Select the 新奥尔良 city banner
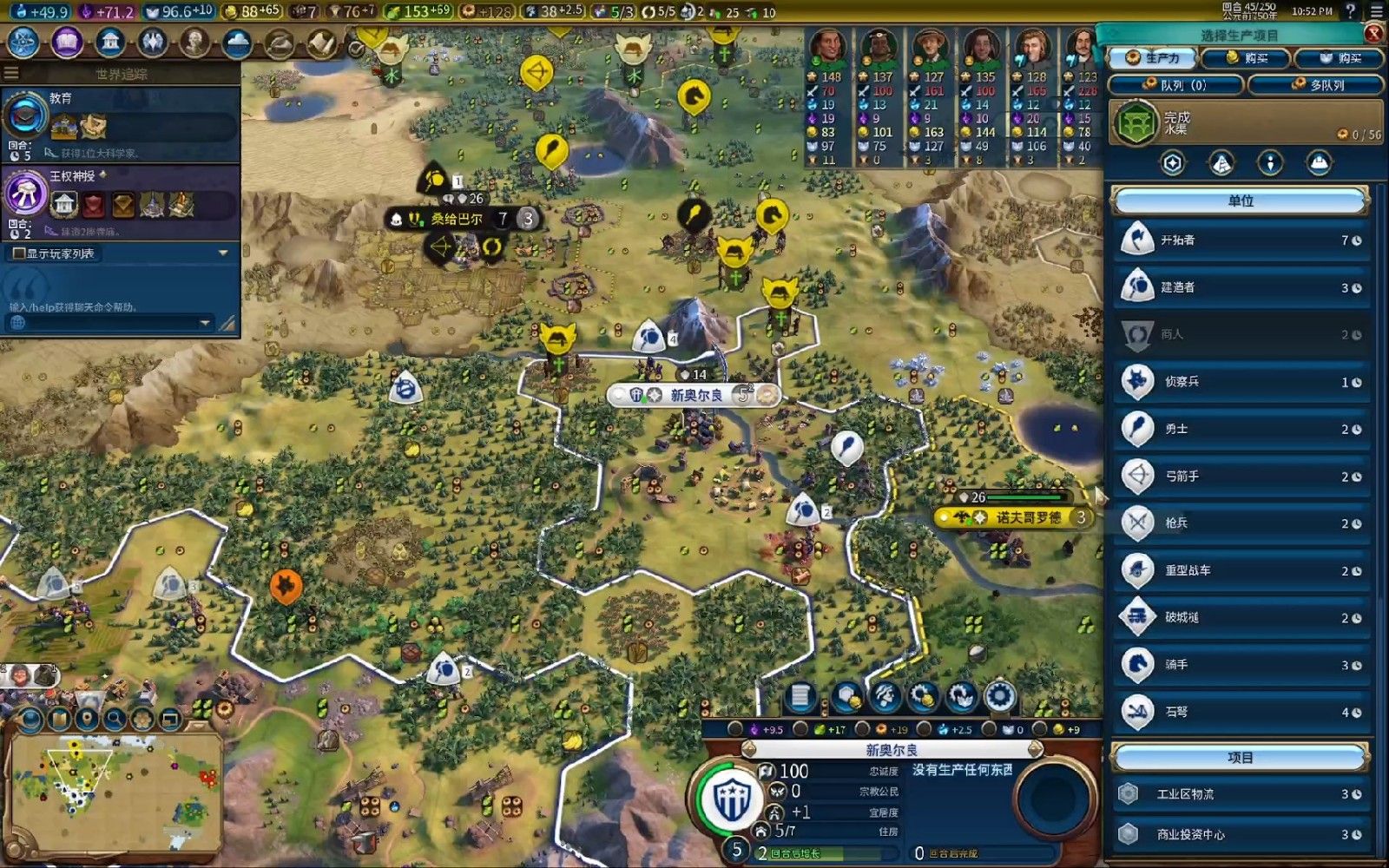 pos(695,395)
